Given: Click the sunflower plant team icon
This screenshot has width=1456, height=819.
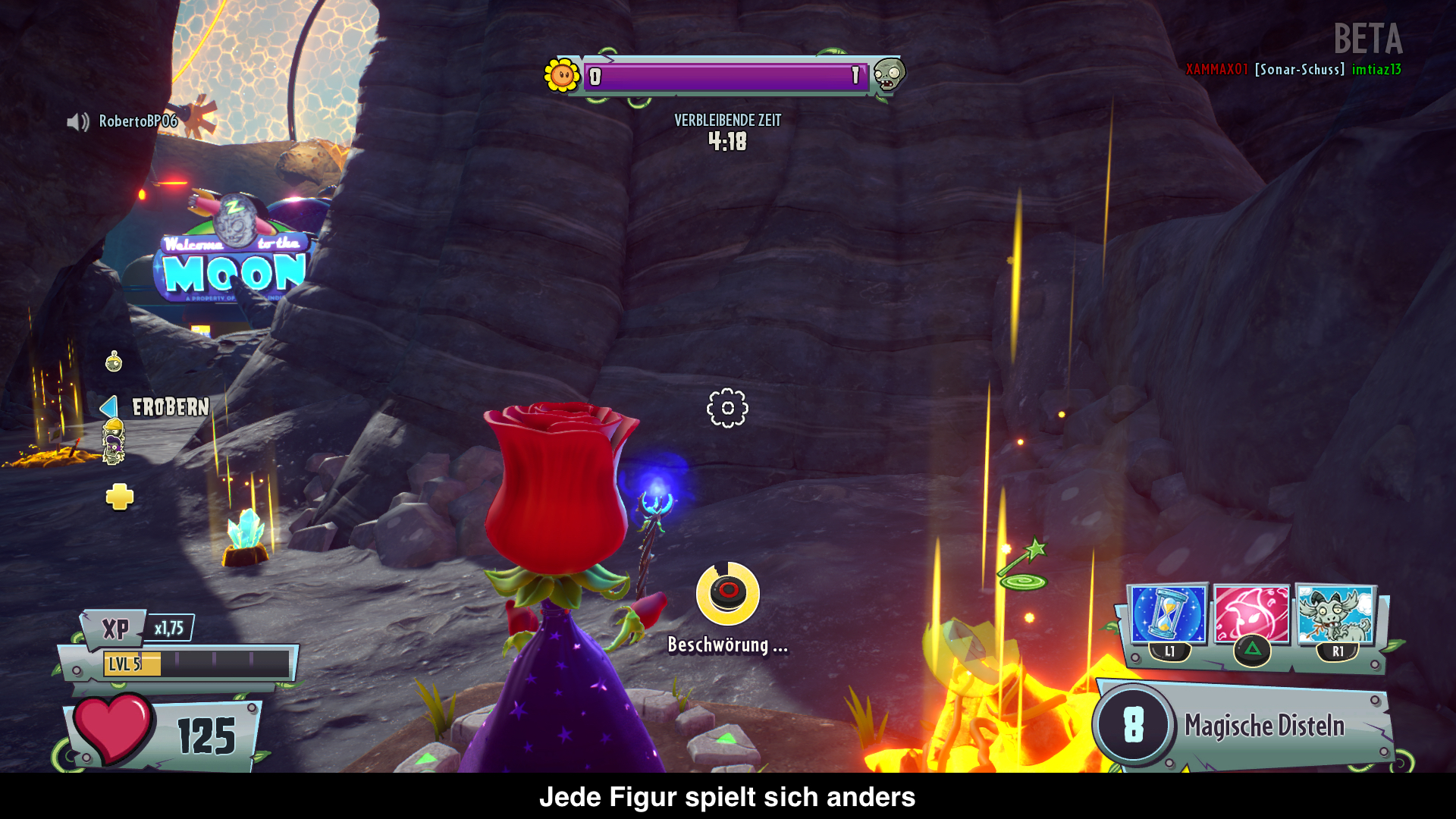Looking at the screenshot, I should click(562, 75).
